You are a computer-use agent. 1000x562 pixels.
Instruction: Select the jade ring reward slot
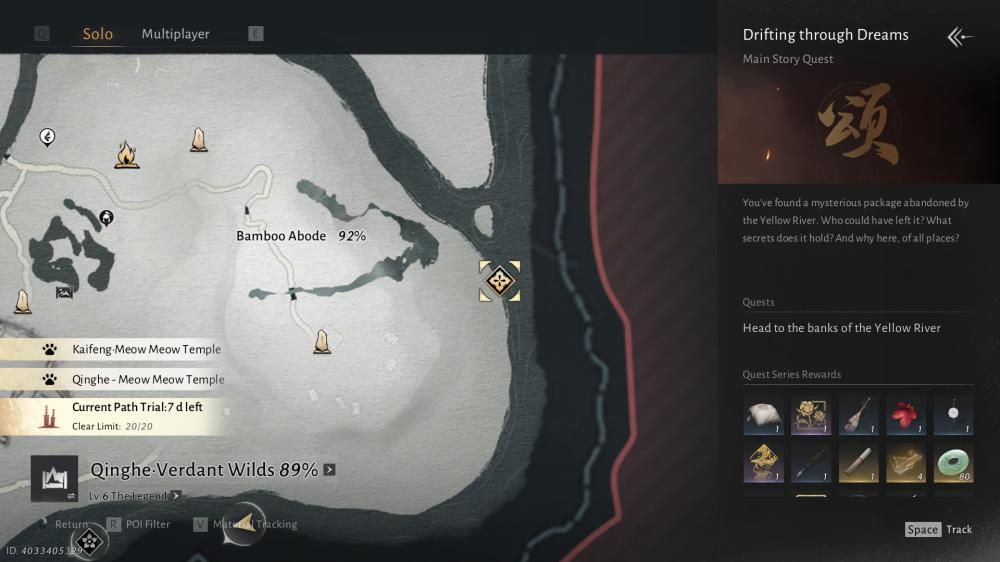(x=953, y=464)
